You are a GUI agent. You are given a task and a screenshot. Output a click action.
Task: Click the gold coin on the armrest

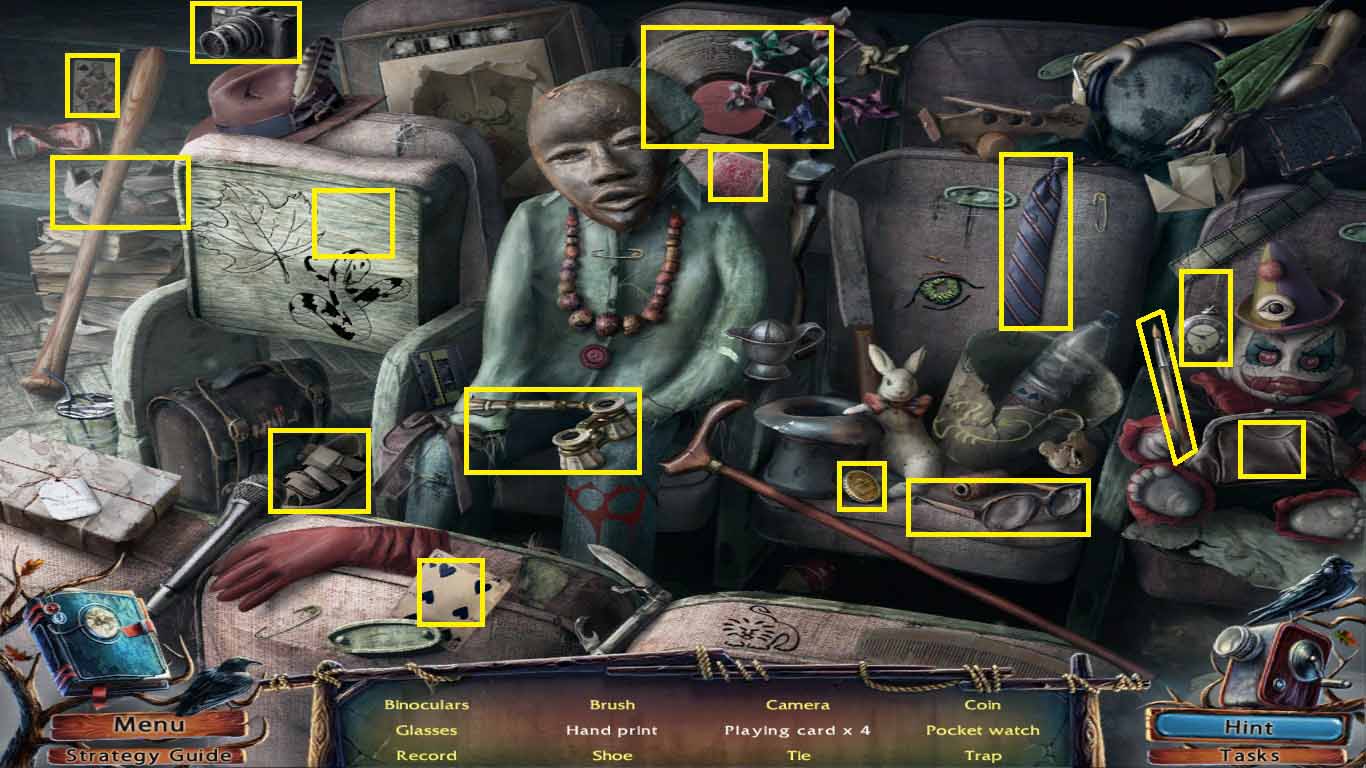[x=861, y=486]
